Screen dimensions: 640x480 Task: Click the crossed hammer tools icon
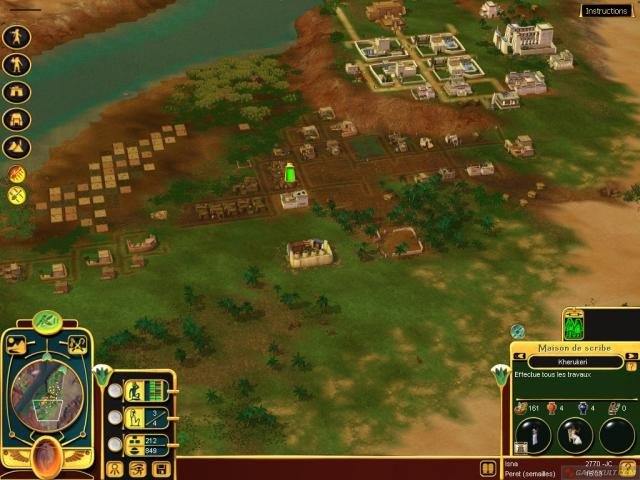16,196
